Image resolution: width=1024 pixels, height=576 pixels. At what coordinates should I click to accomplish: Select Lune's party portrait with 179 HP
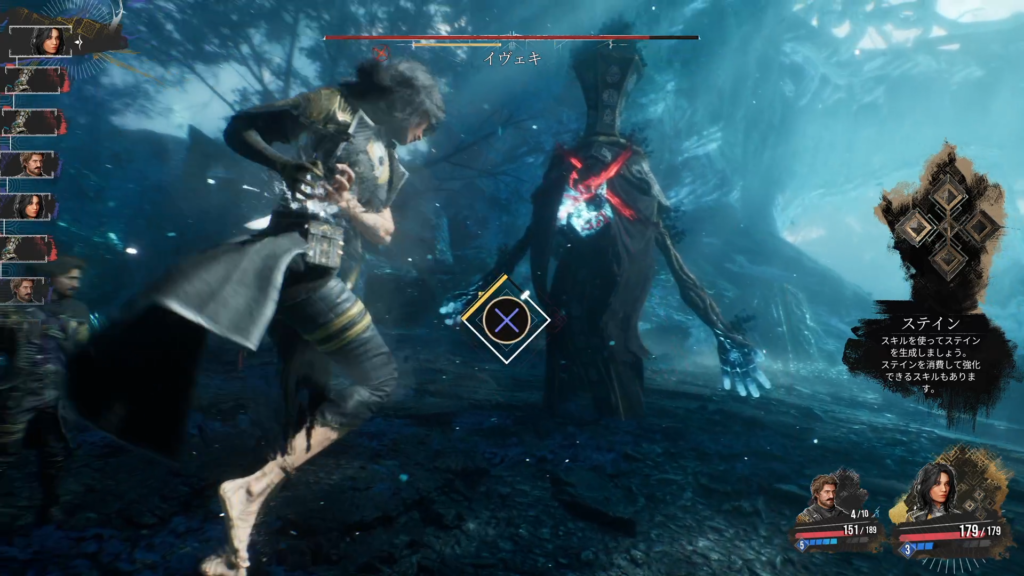tap(935, 492)
